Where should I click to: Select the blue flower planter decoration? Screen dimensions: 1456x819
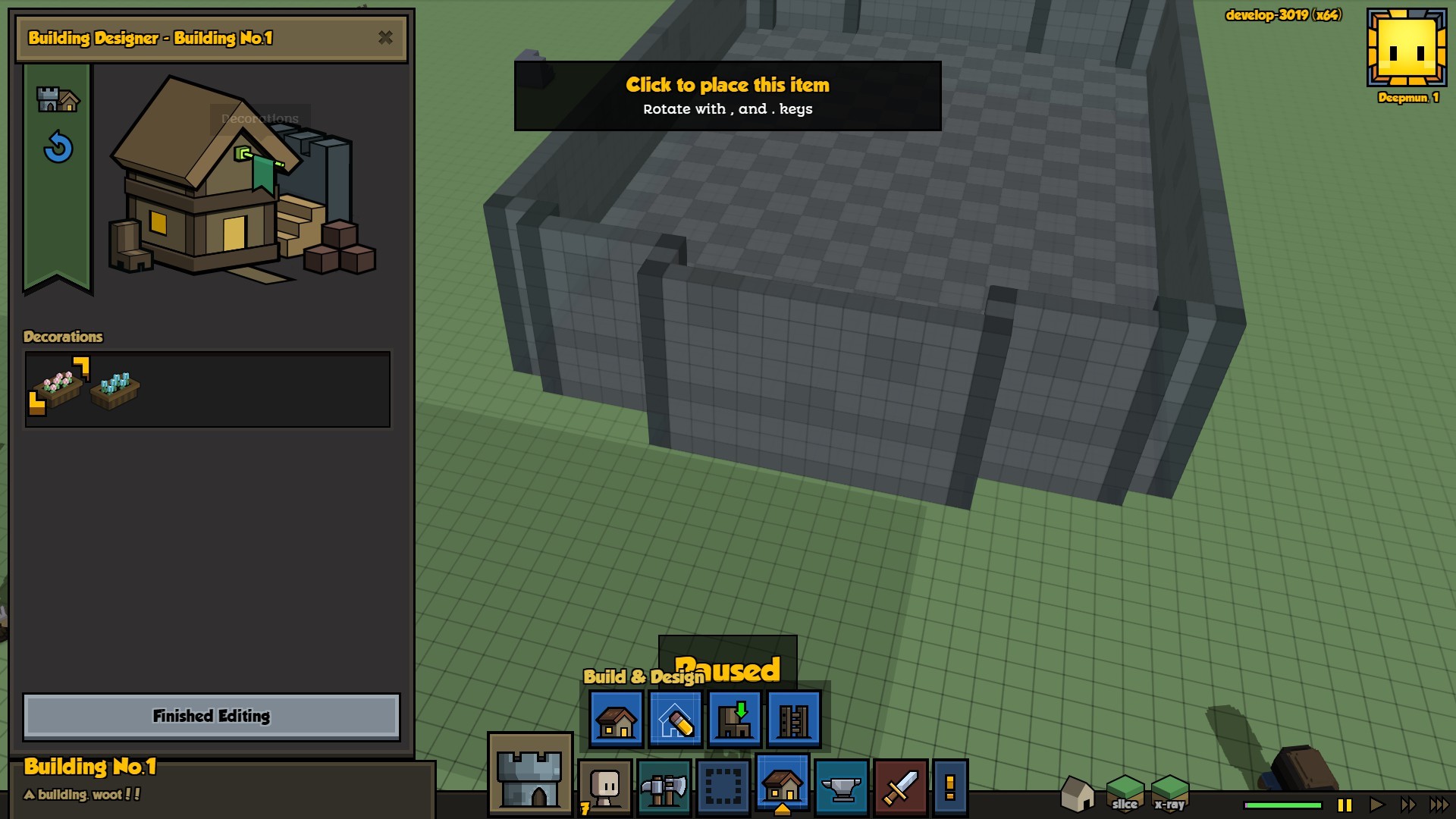pyautogui.click(x=115, y=389)
